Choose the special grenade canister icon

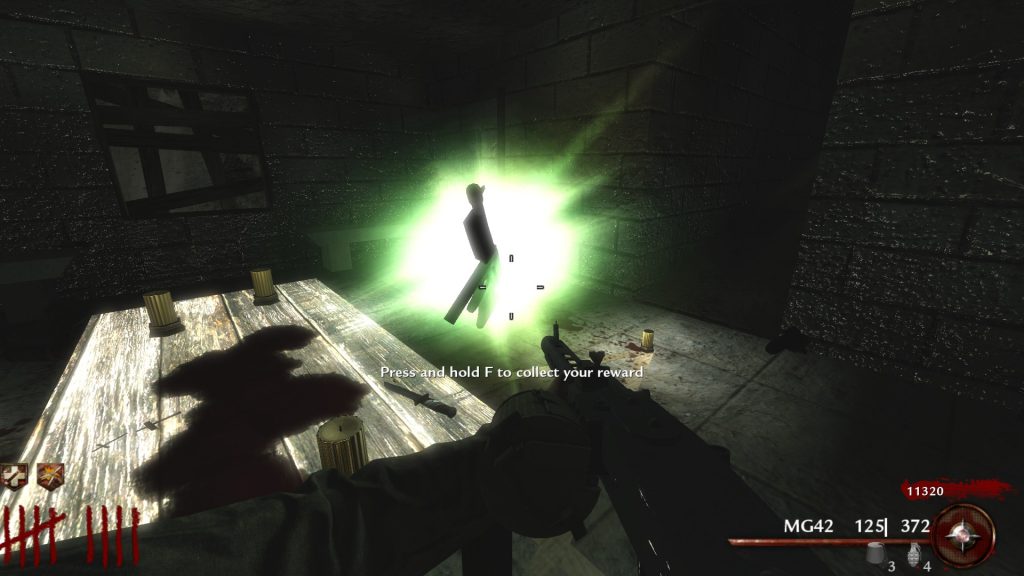(x=877, y=552)
